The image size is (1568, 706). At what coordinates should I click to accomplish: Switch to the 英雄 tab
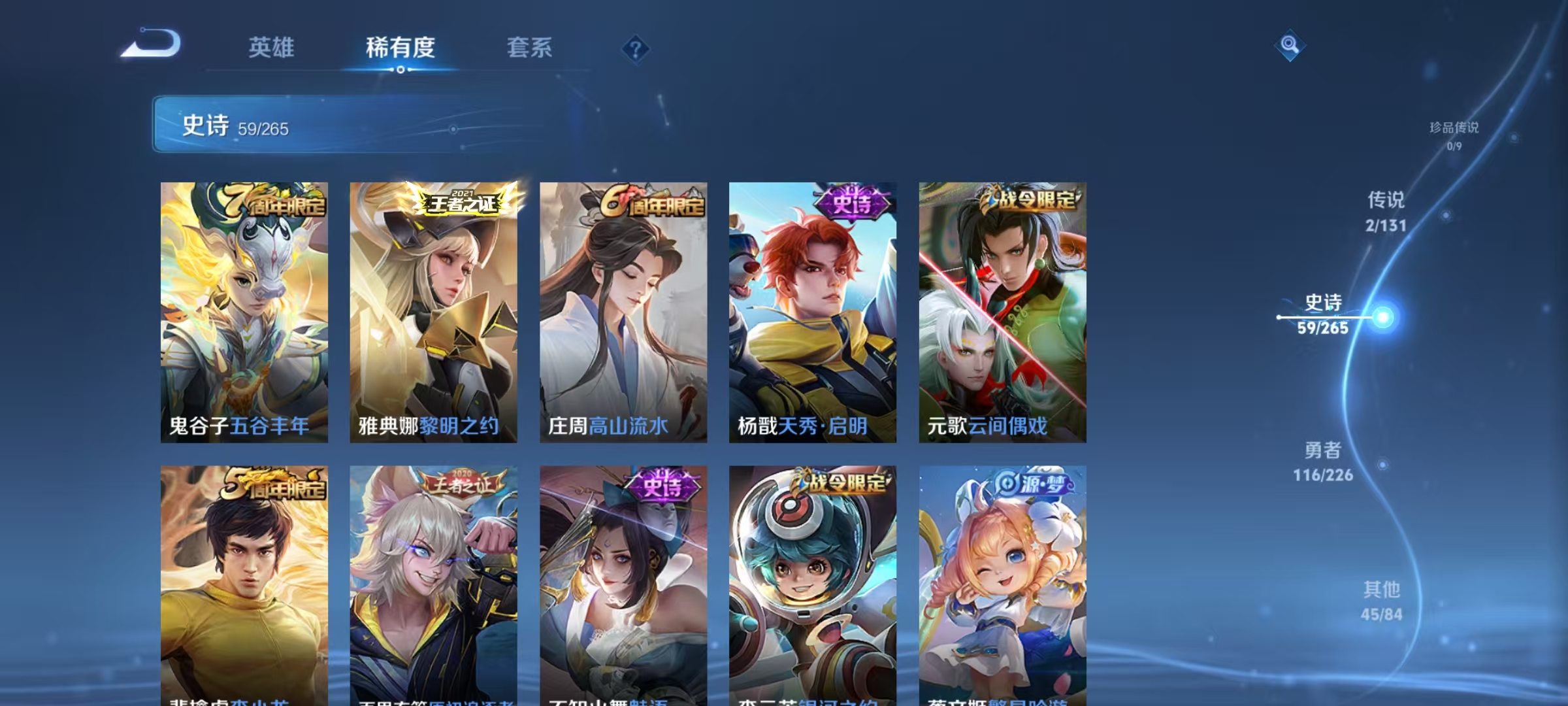(271, 47)
